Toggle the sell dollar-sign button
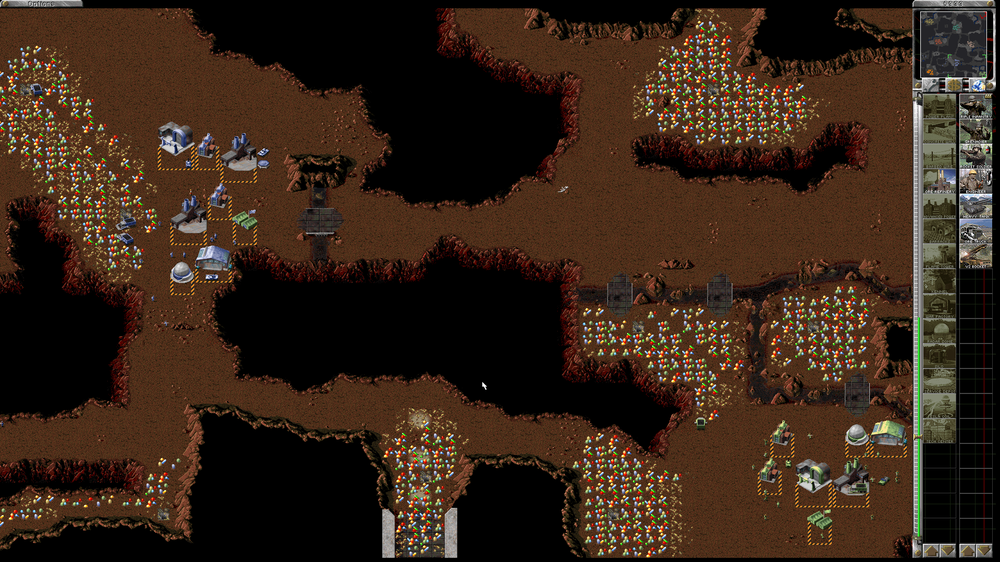Image resolution: width=1000 pixels, height=562 pixels. pos(955,86)
